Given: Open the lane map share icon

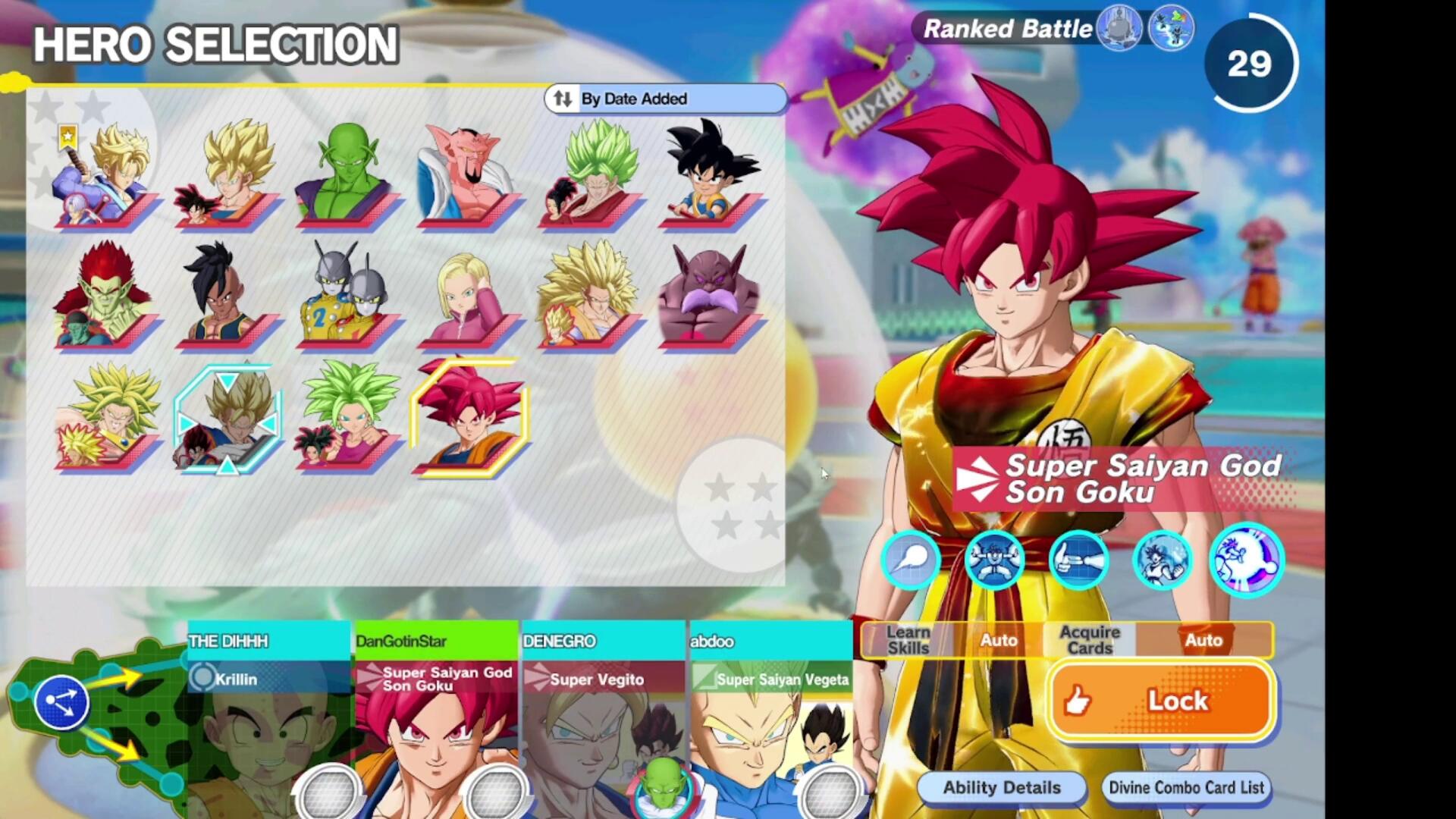Looking at the screenshot, I should [x=61, y=701].
